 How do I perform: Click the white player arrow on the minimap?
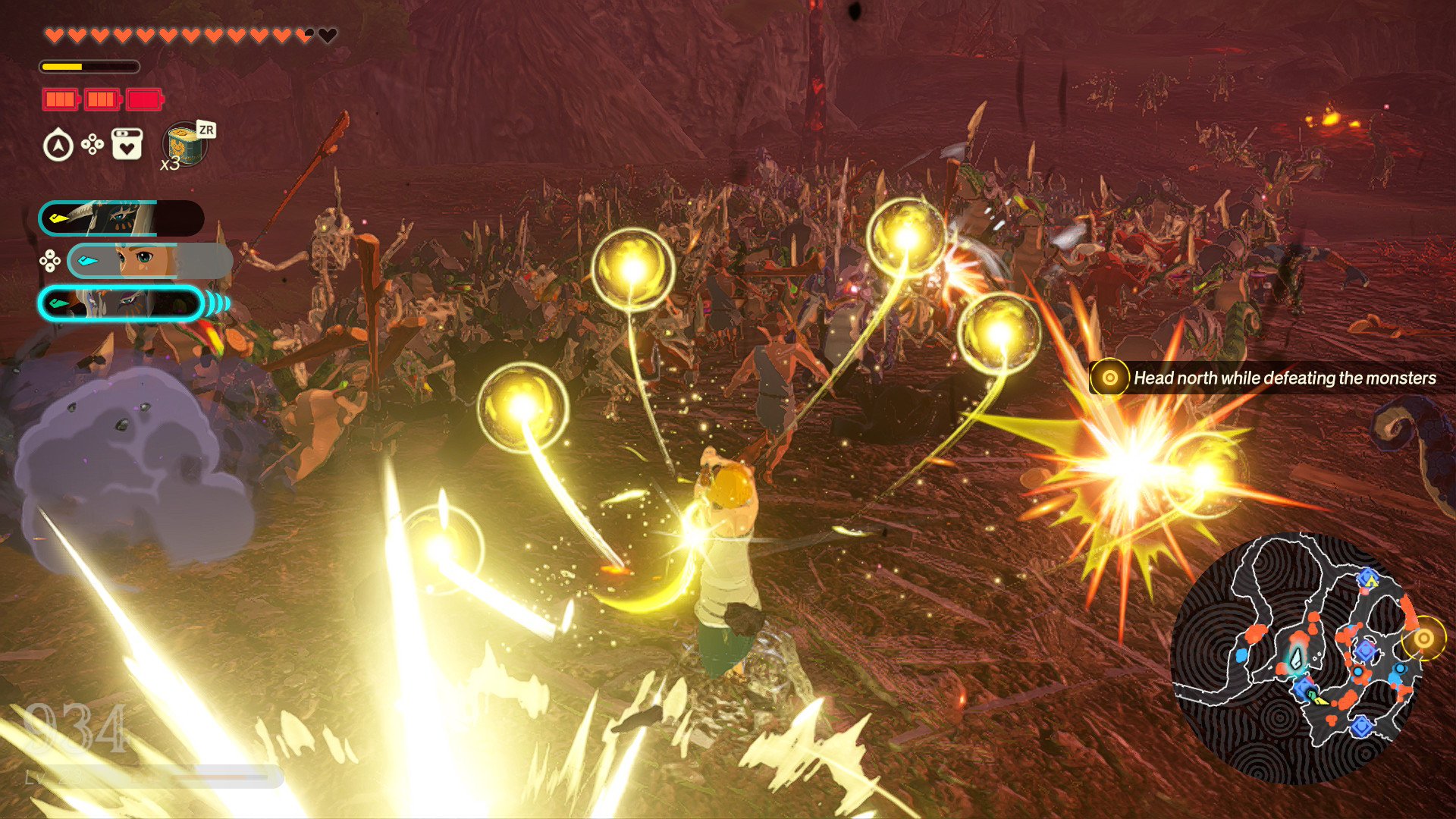point(1297,658)
